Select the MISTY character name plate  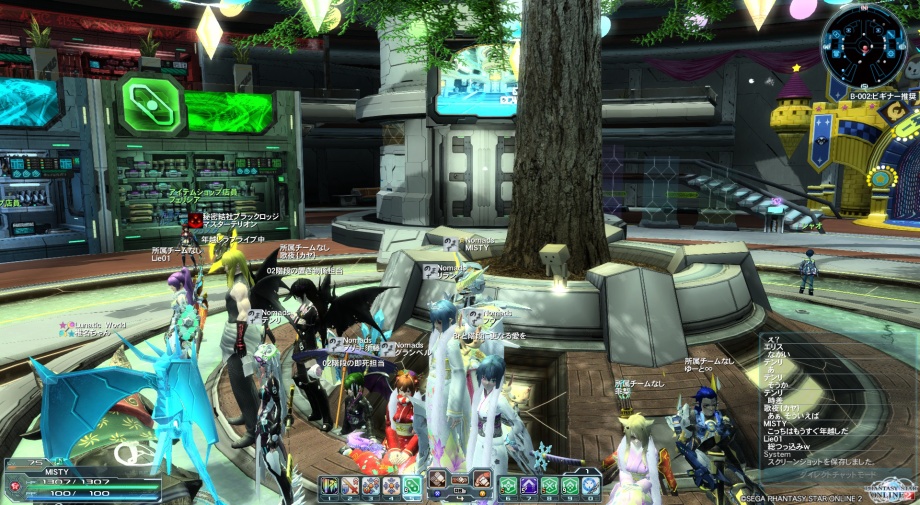pyautogui.click(x=55, y=470)
